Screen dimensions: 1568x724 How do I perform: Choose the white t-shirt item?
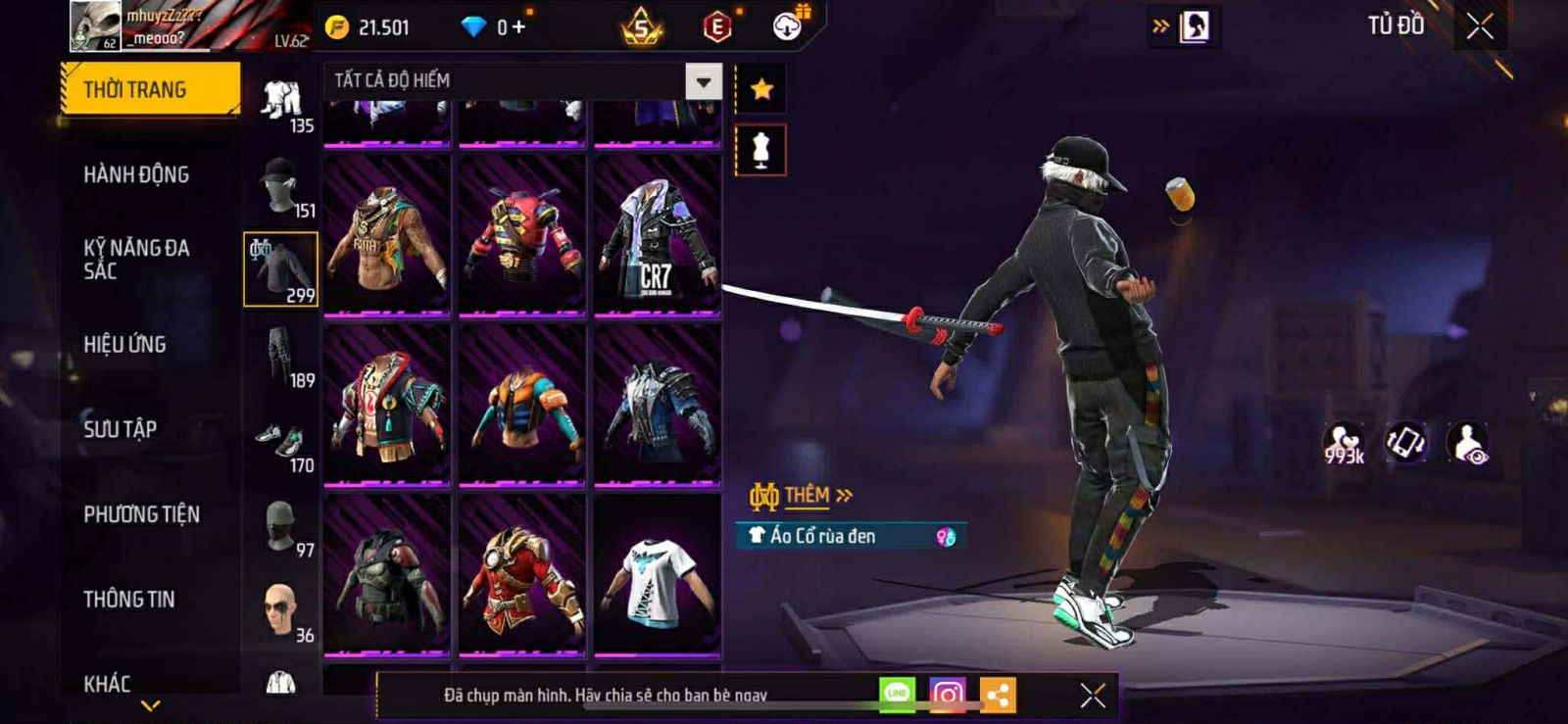point(657,576)
